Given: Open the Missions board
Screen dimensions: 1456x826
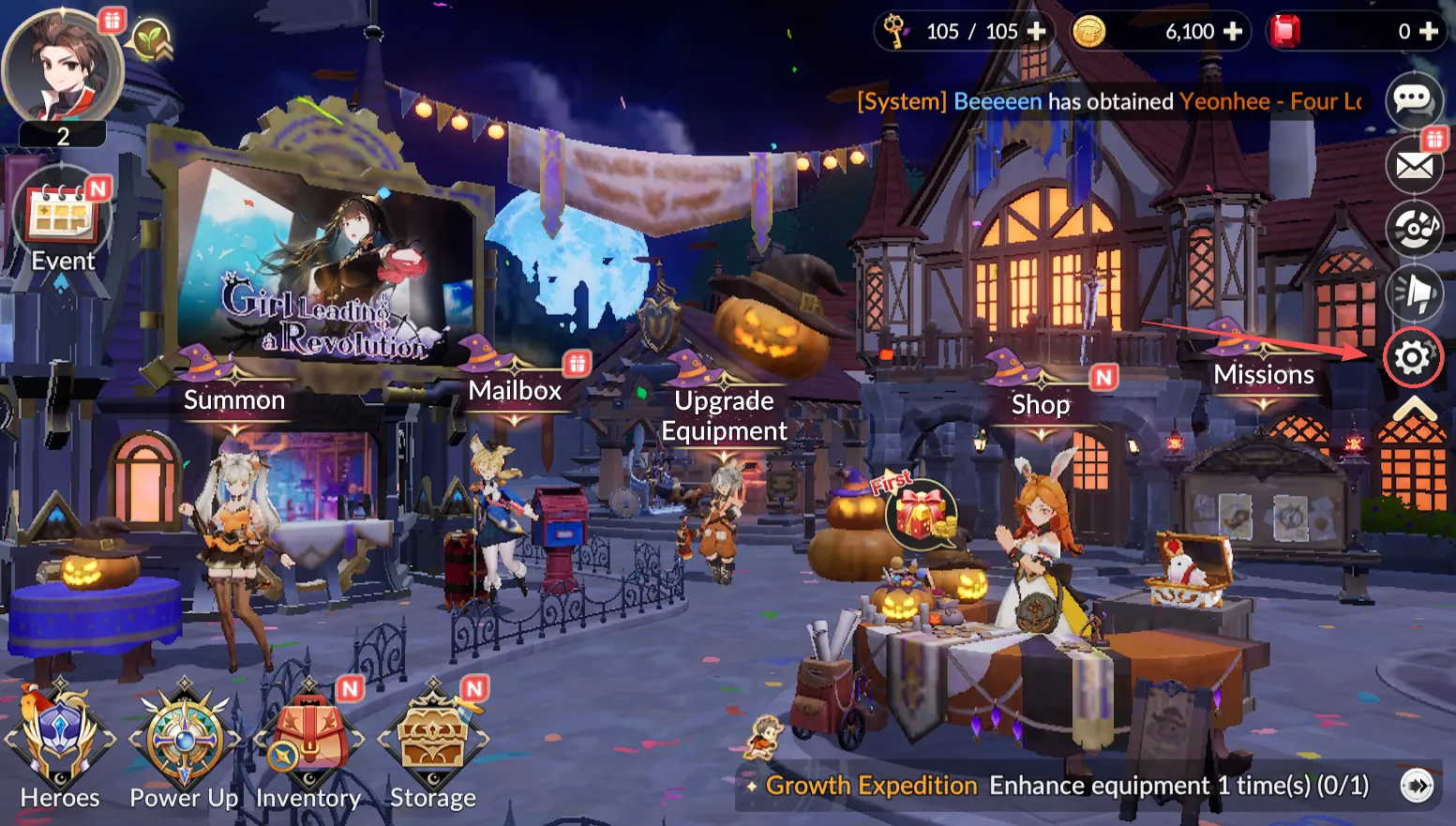Looking at the screenshot, I should pyautogui.click(x=1263, y=375).
